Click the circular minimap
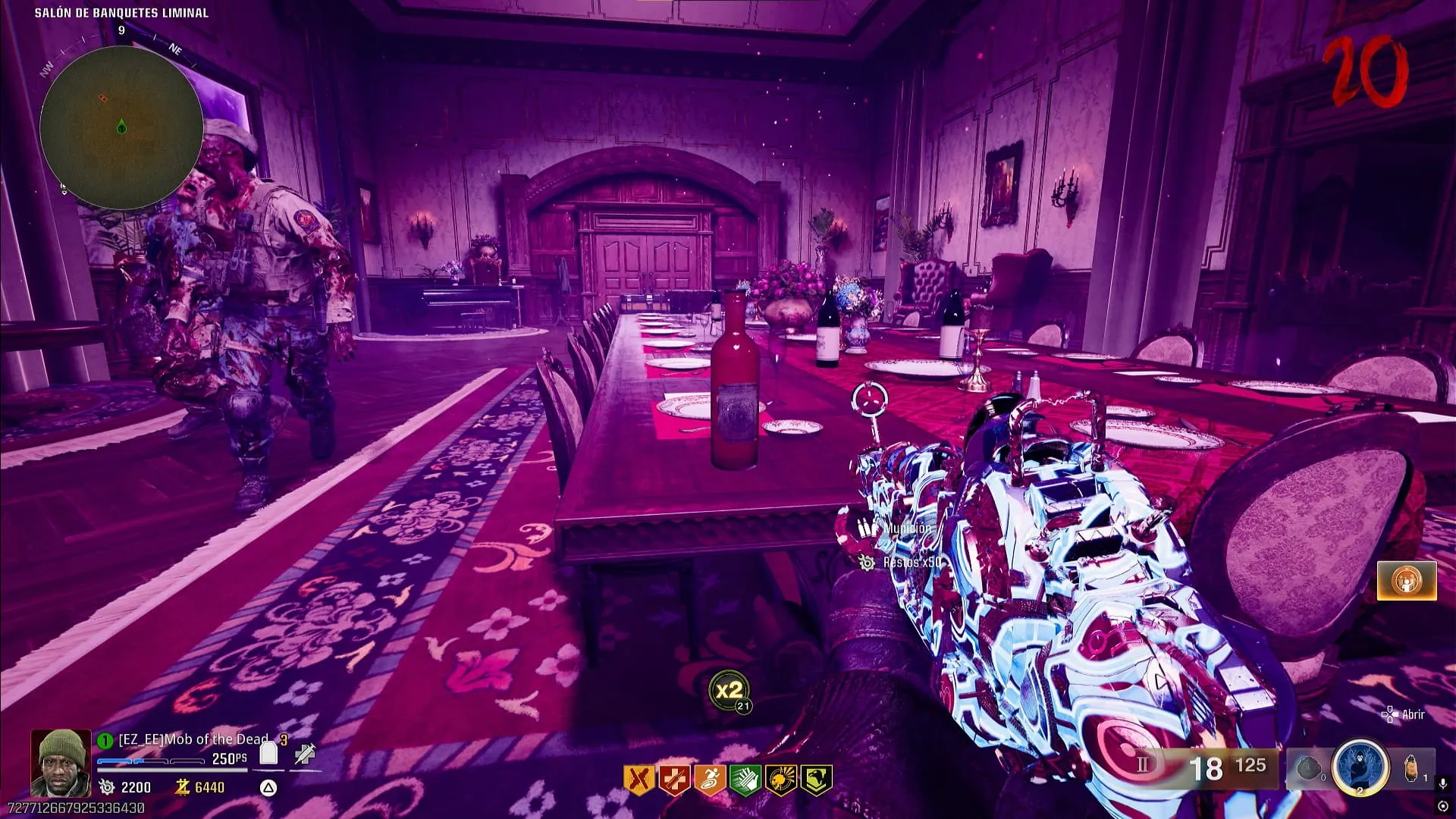Viewport: 1456px width, 819px height. click(121, 127)
